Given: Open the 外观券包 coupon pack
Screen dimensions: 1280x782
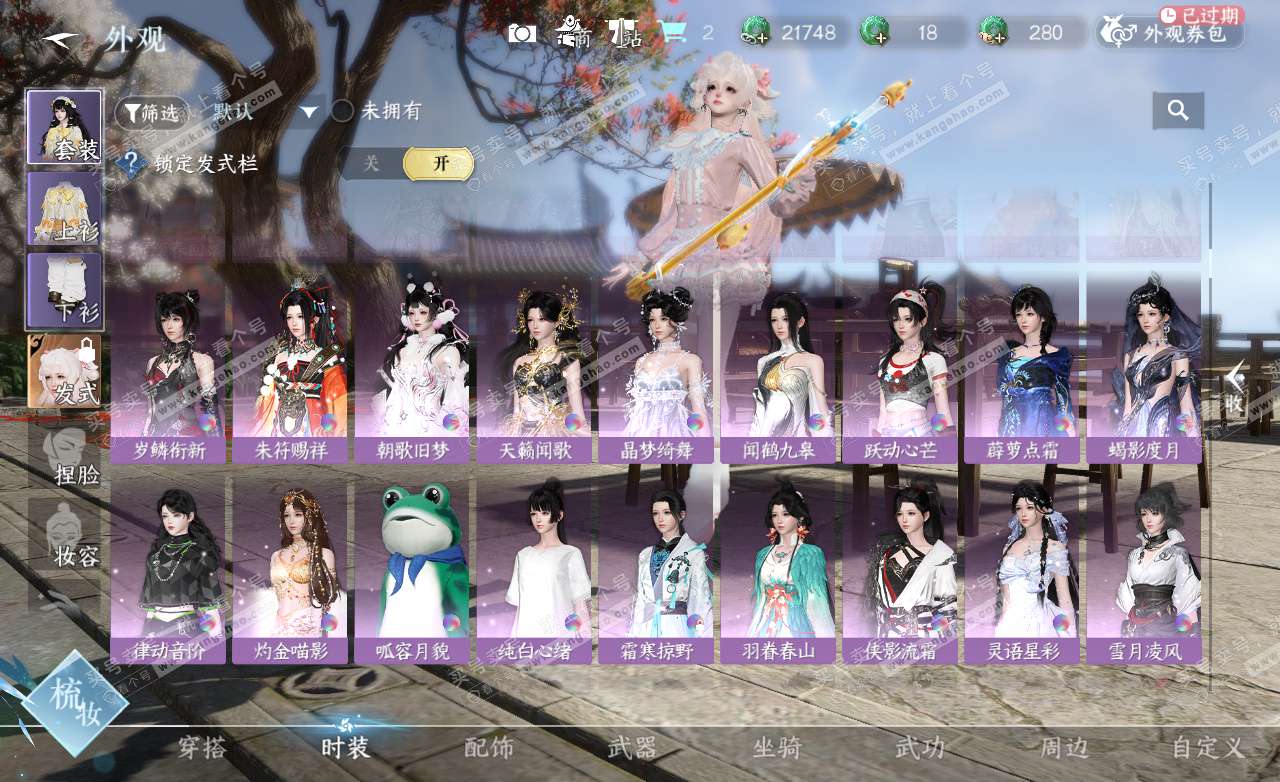Looking at the screenshot, I should tap(1170, 33).
